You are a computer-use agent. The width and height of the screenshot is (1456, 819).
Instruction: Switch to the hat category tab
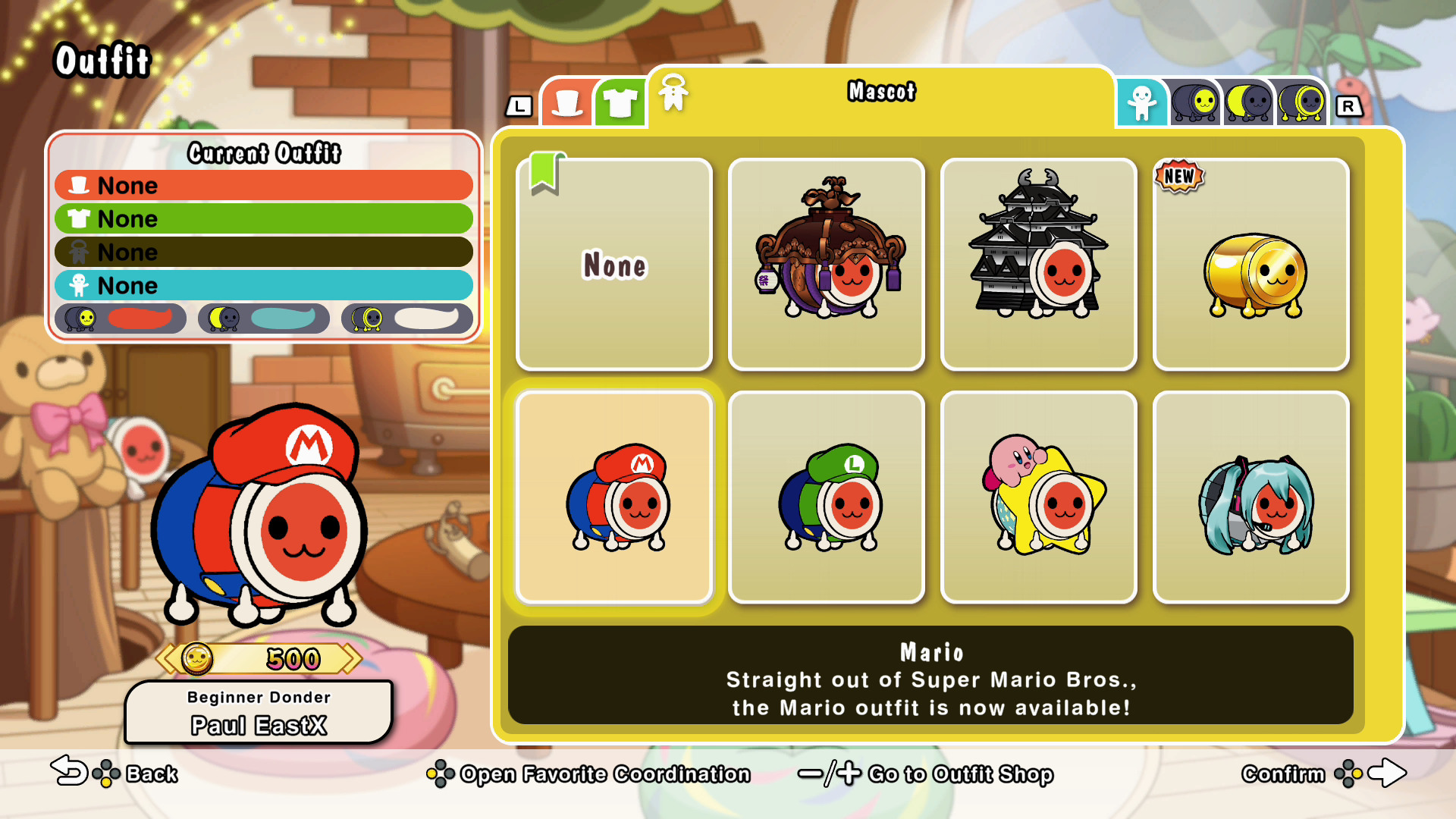coord(567,103)
